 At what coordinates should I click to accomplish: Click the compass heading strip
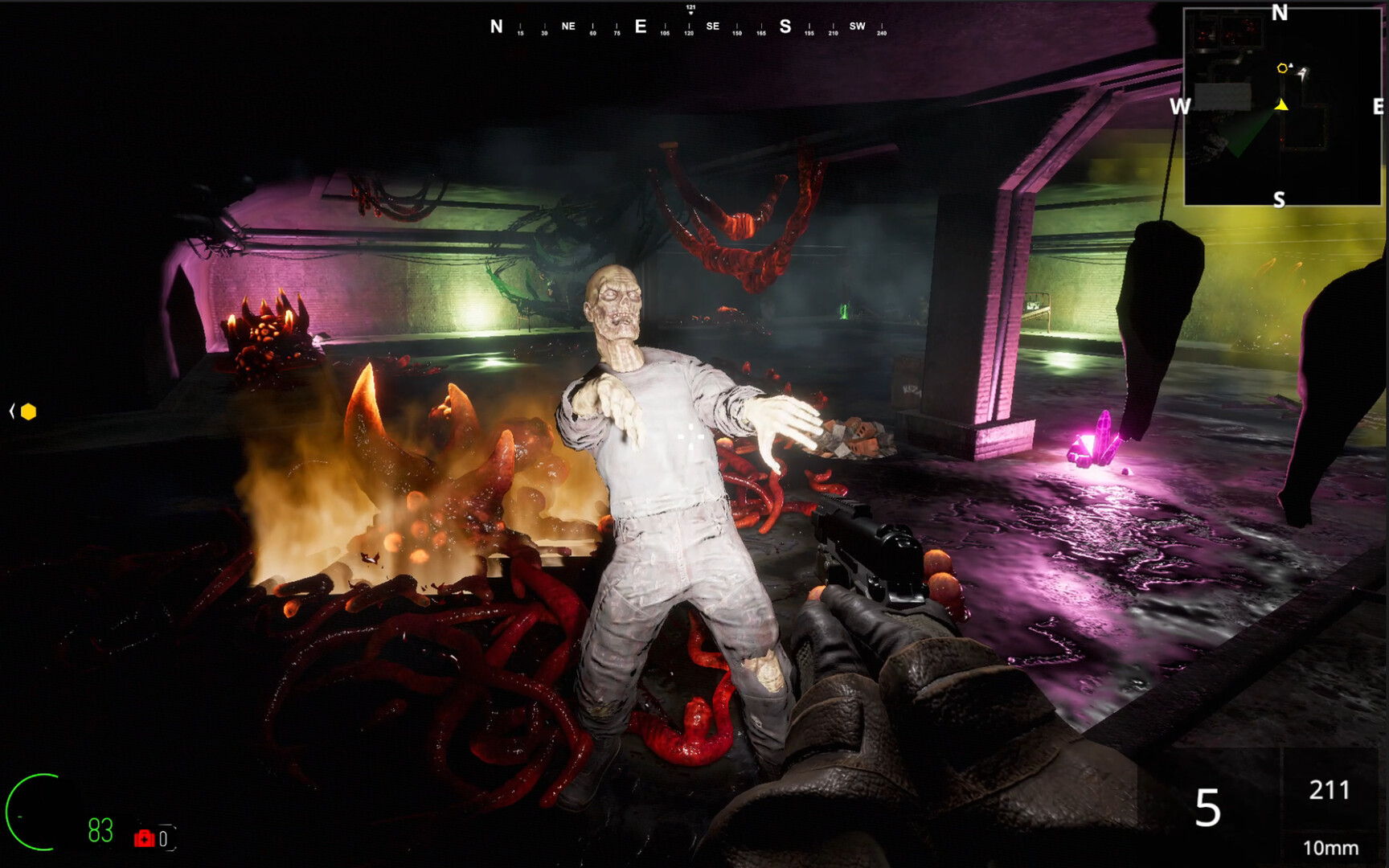689,27
